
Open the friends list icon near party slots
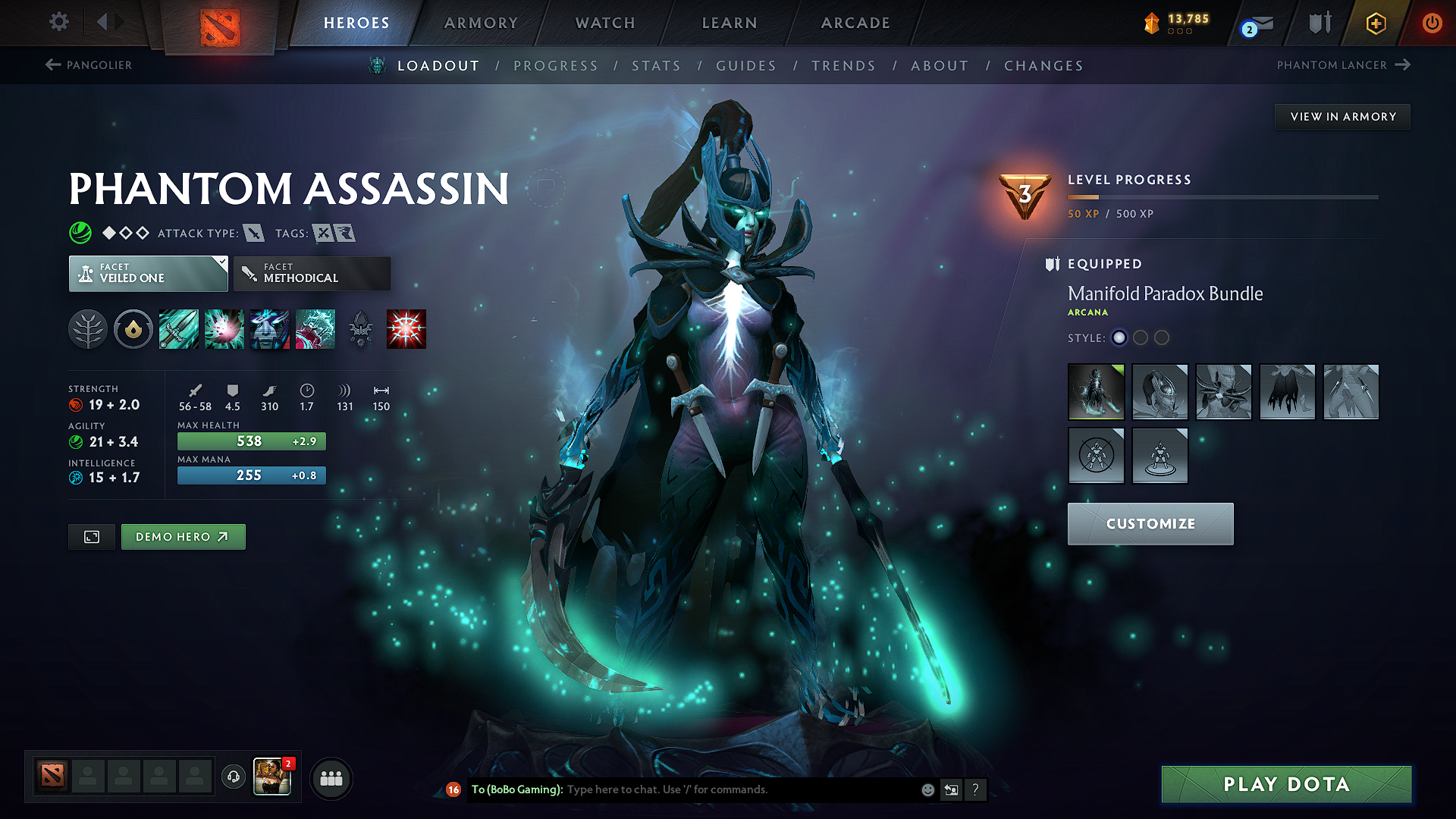coord(331,778)
